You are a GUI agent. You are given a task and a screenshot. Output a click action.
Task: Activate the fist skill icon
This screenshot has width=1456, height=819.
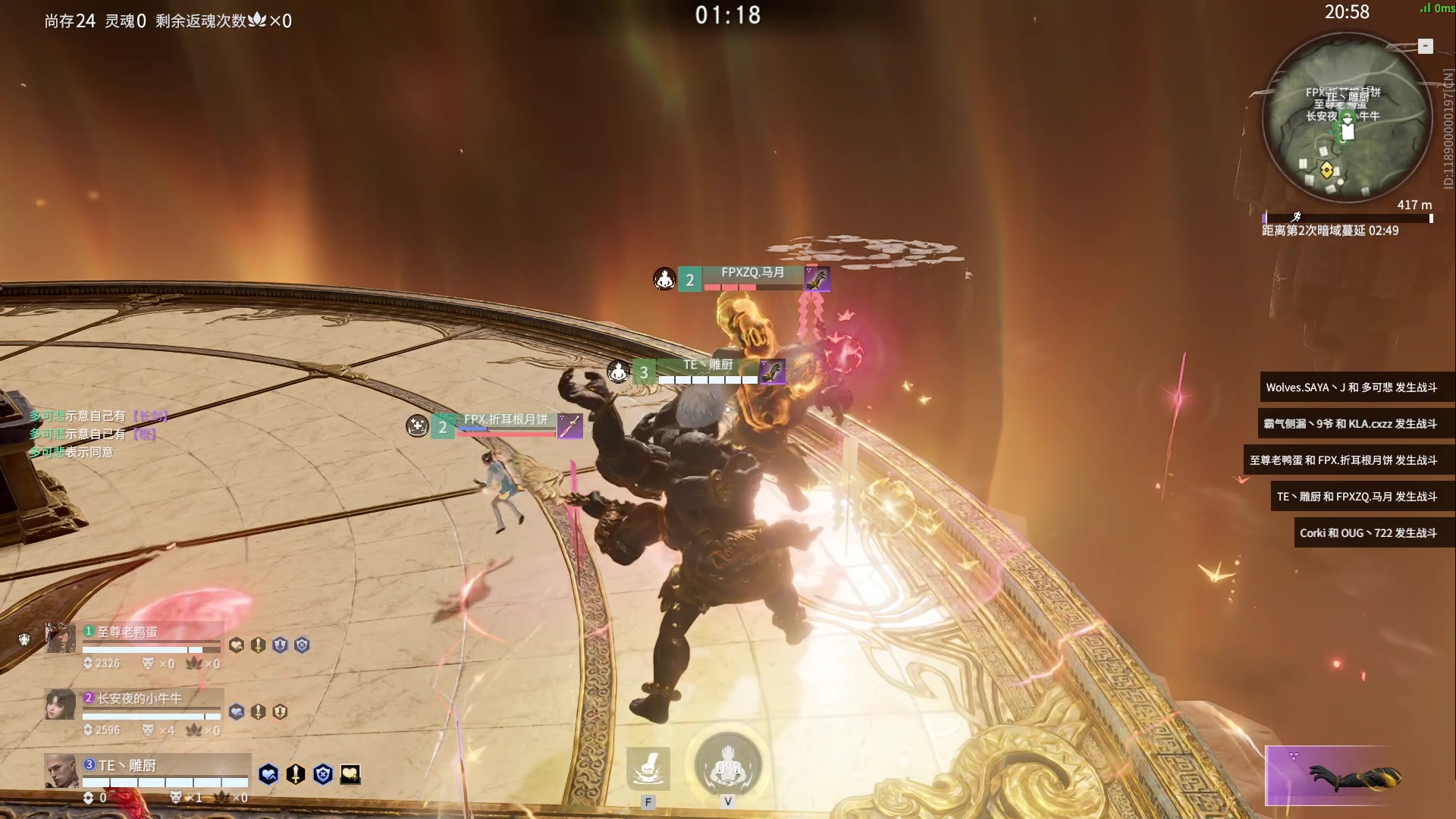pyautogui.click(x=648, y=768)
